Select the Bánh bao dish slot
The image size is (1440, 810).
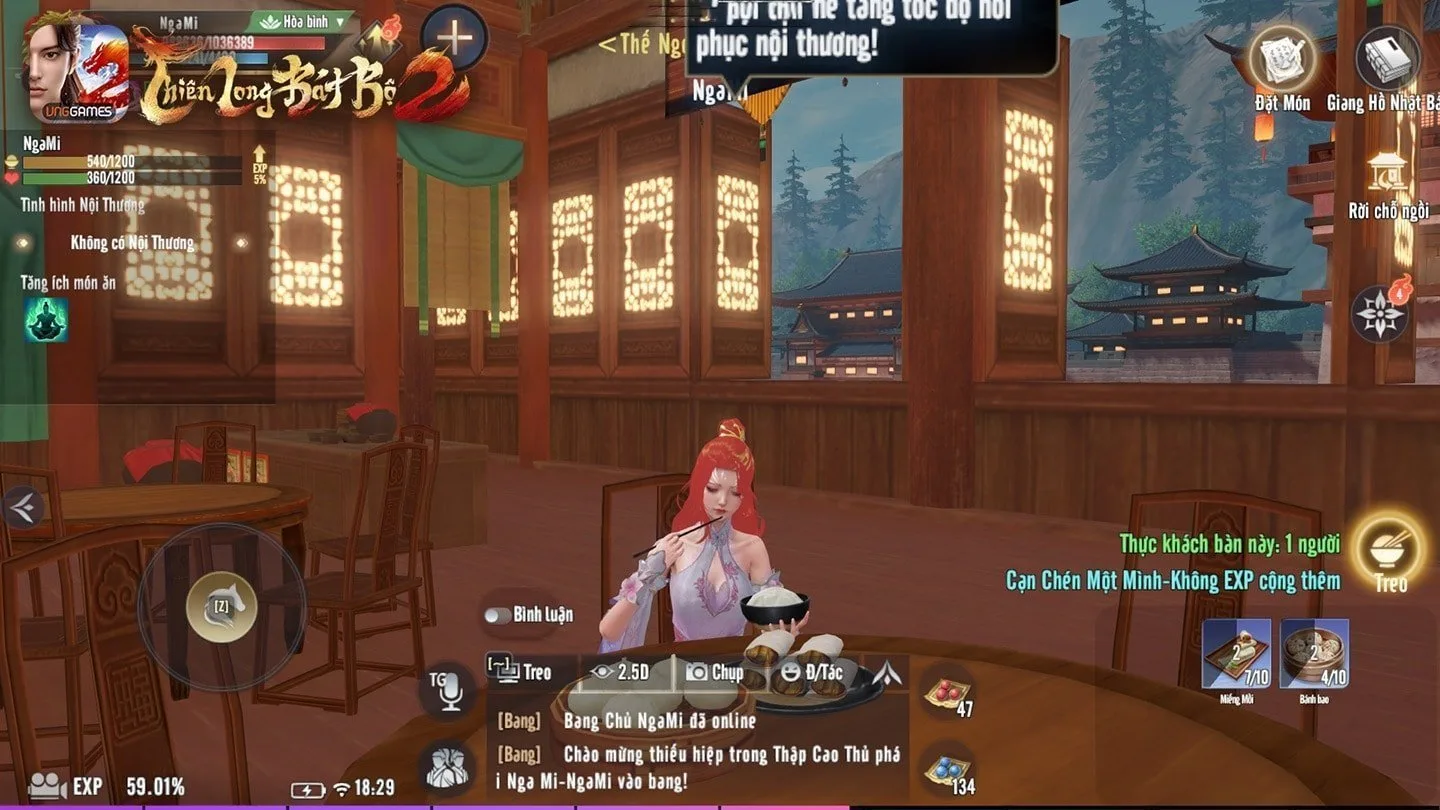coord(1315,654)
